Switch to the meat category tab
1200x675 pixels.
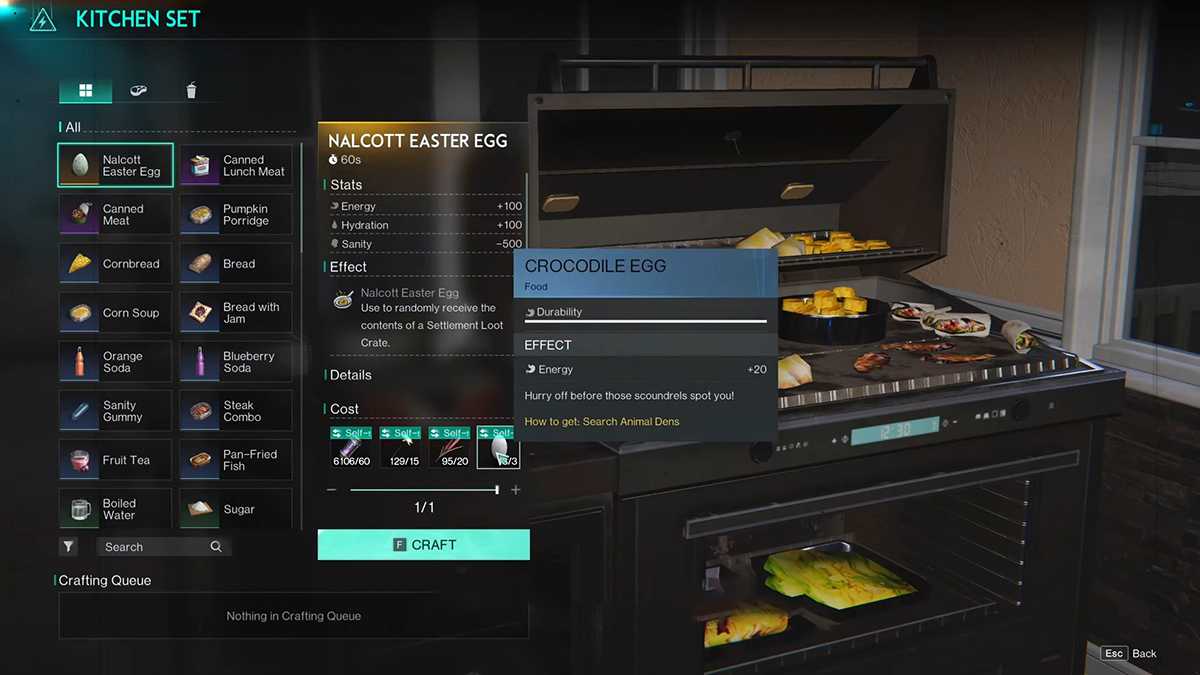coord(138,91)
